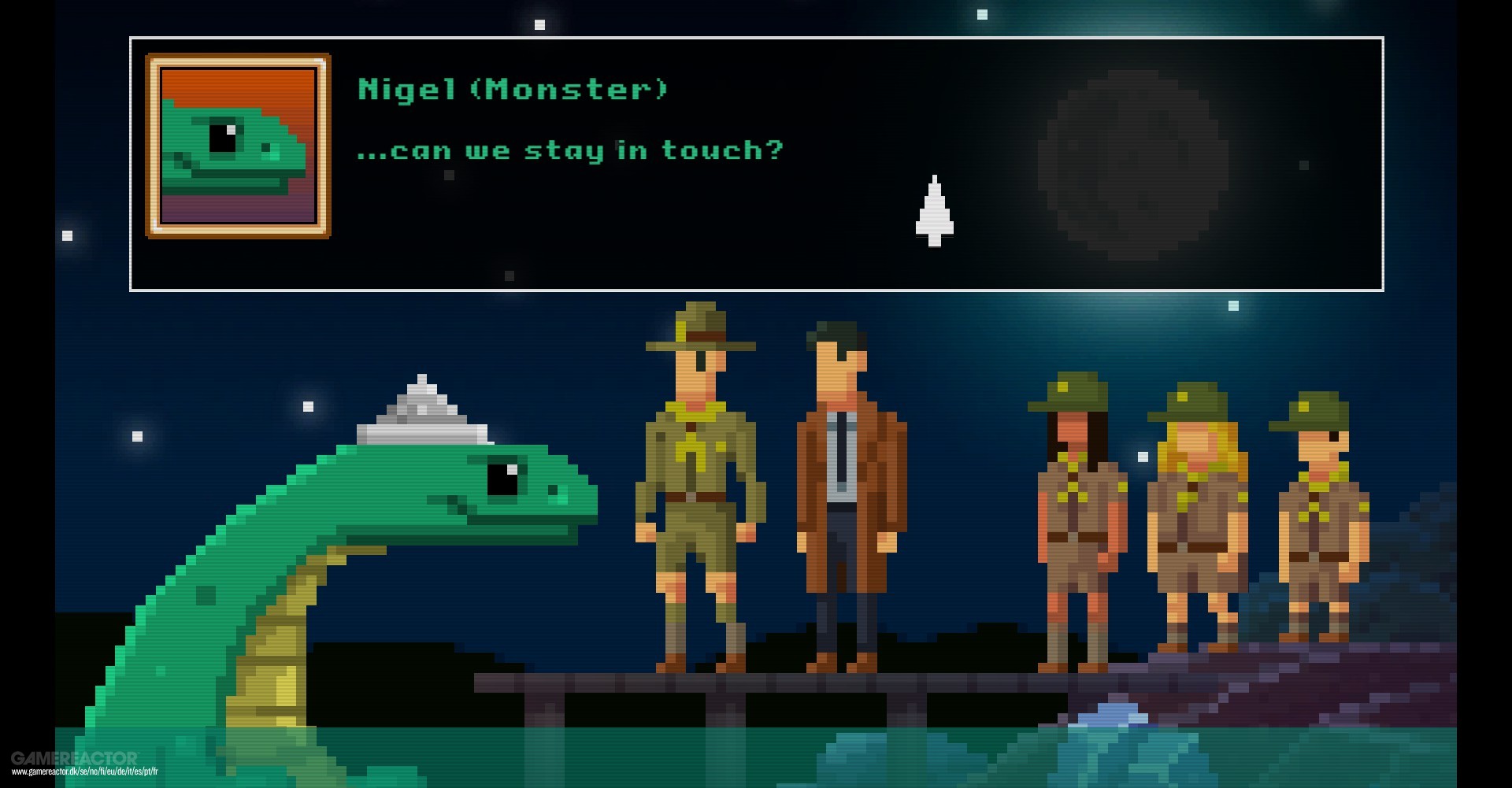This screenshot has height=788, width=1512.
Task: Select the detective in the brown trenchcoat
Action: click(850, 488)
